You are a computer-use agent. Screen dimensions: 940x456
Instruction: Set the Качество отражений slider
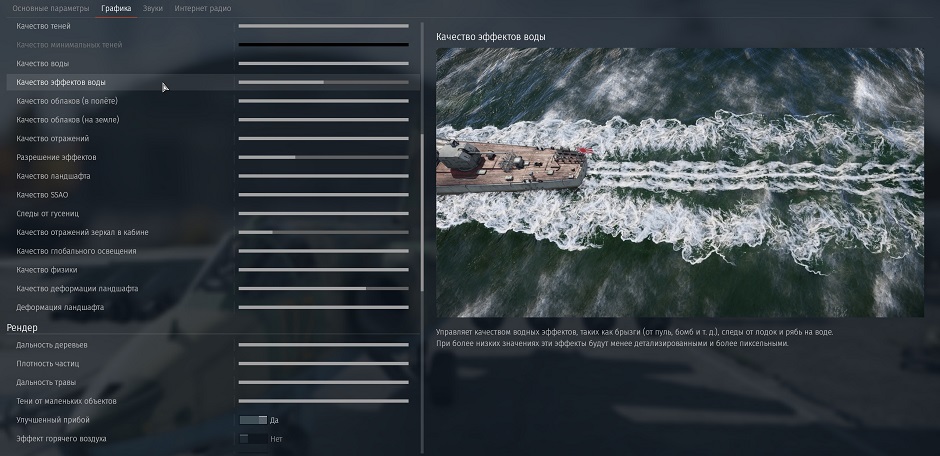tap(323, 139)
